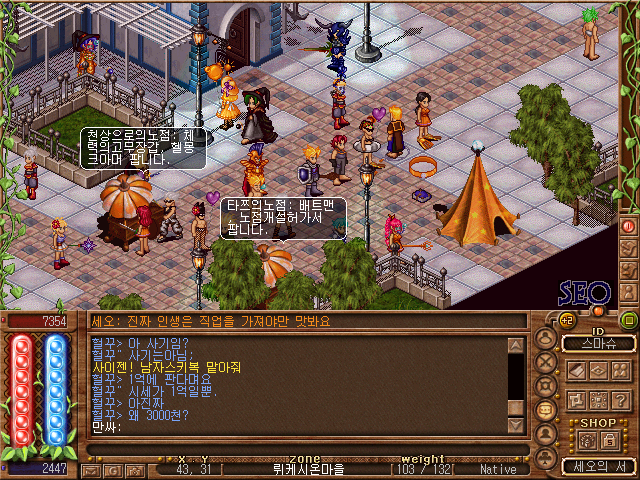Click the 스마슈 ID name field
Screen dimensions: 640x480
coord(598,343)
